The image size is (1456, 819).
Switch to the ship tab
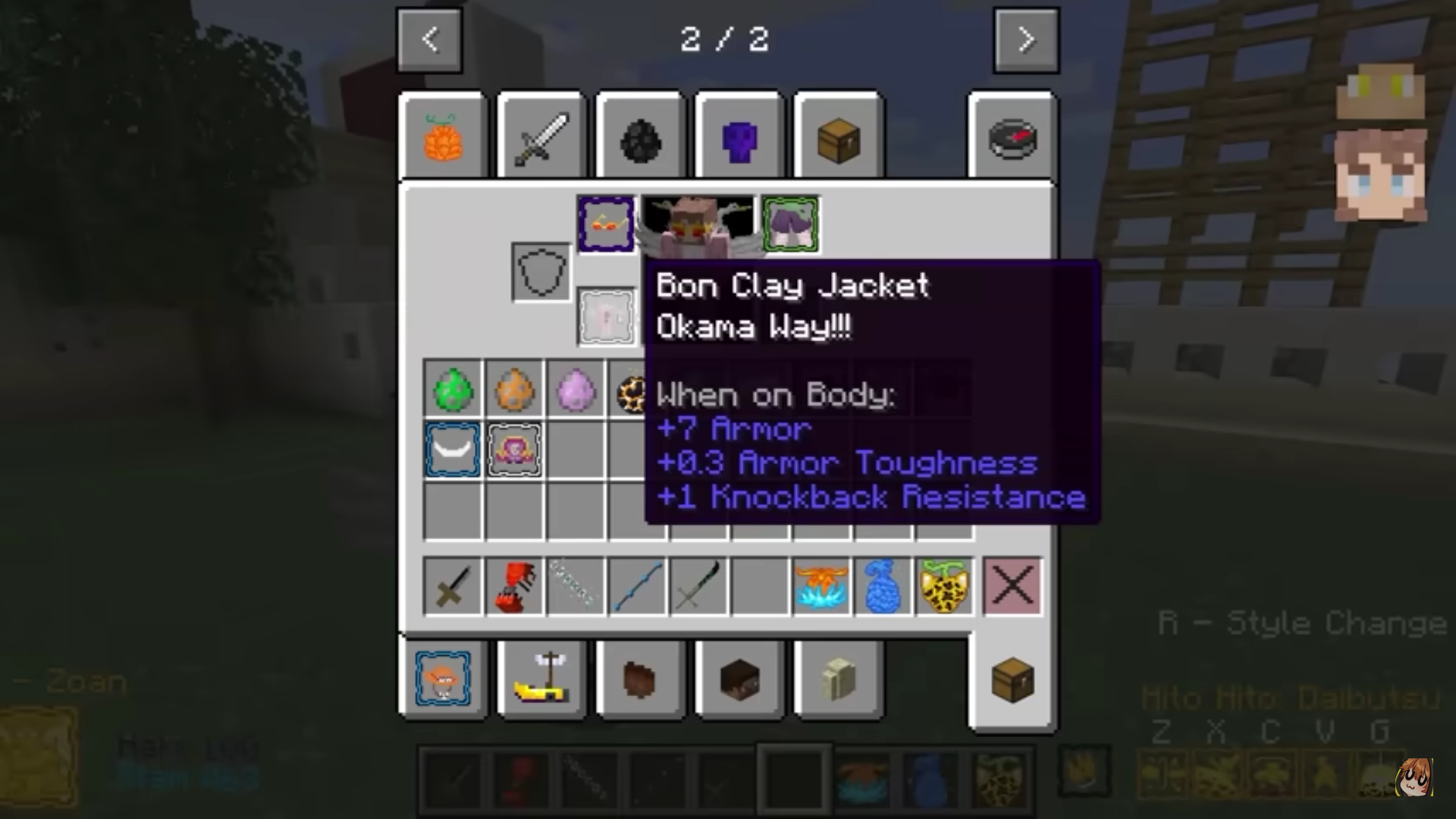(541, 678)
